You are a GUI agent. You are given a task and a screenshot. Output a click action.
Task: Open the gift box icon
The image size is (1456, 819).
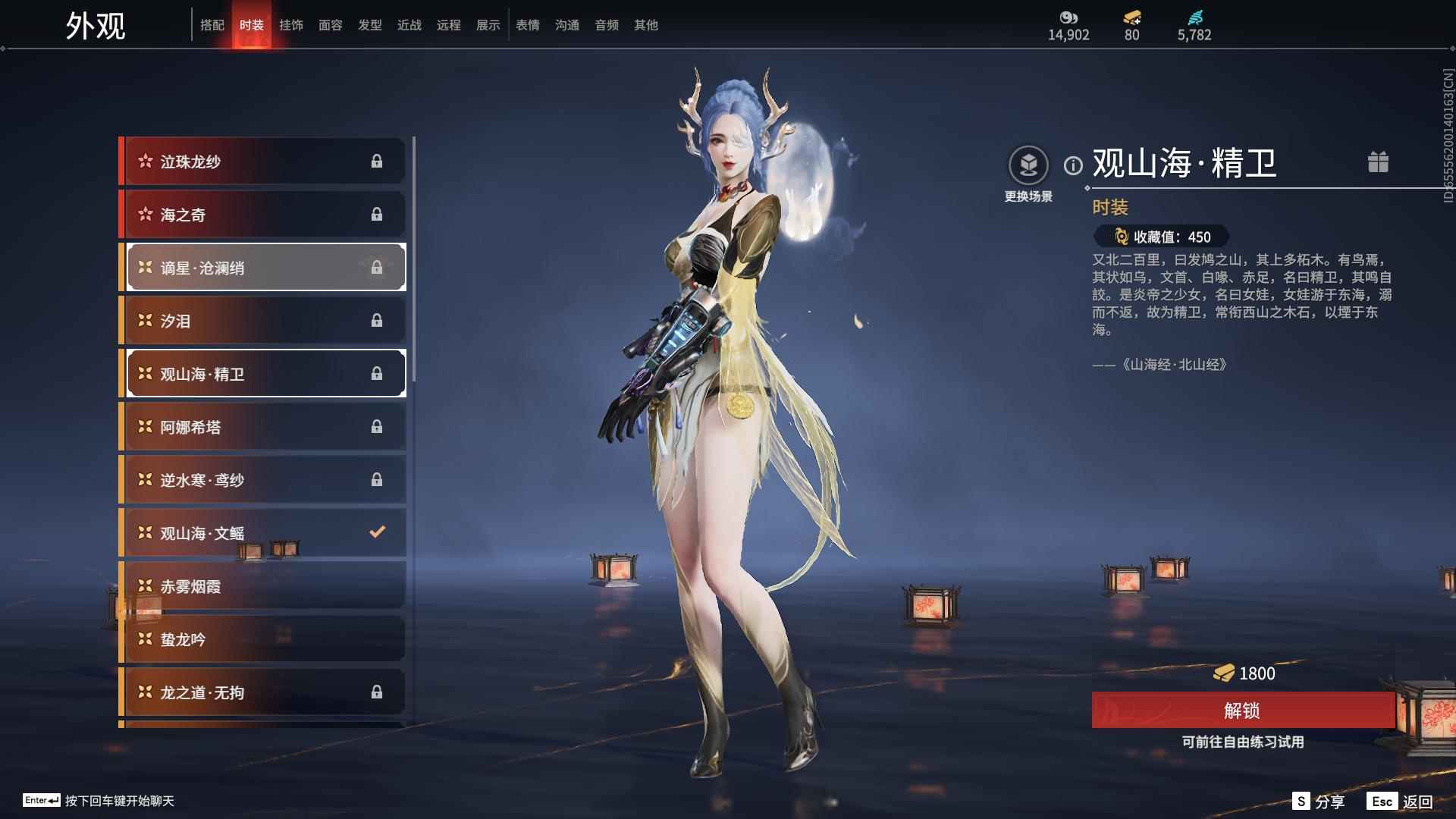(x=1378, y=162)
